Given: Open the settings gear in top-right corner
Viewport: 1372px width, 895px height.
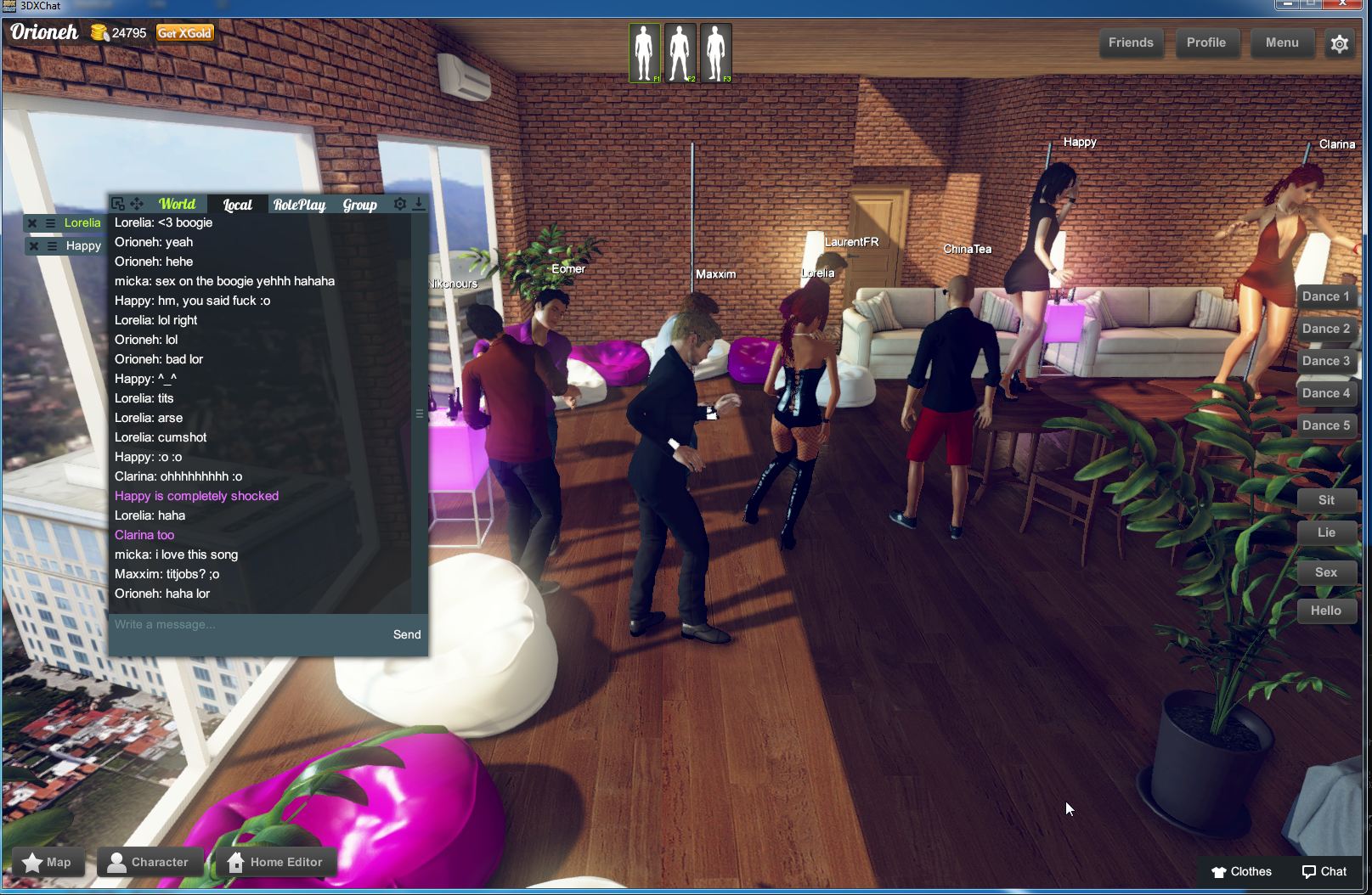Looking at the screenshot, I should pyautogui.click(x=1340, y=42).
